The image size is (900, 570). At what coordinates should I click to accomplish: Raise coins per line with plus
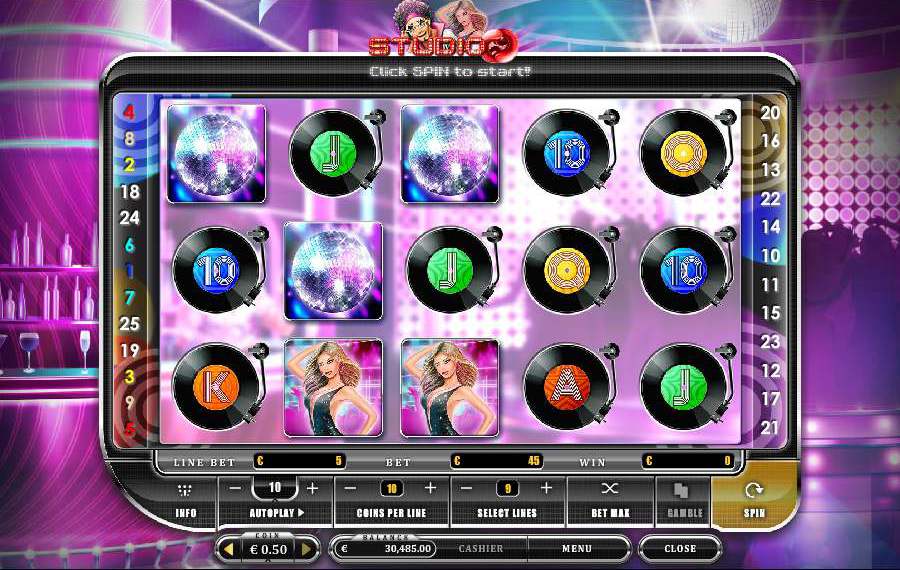(x=431, y=488)
